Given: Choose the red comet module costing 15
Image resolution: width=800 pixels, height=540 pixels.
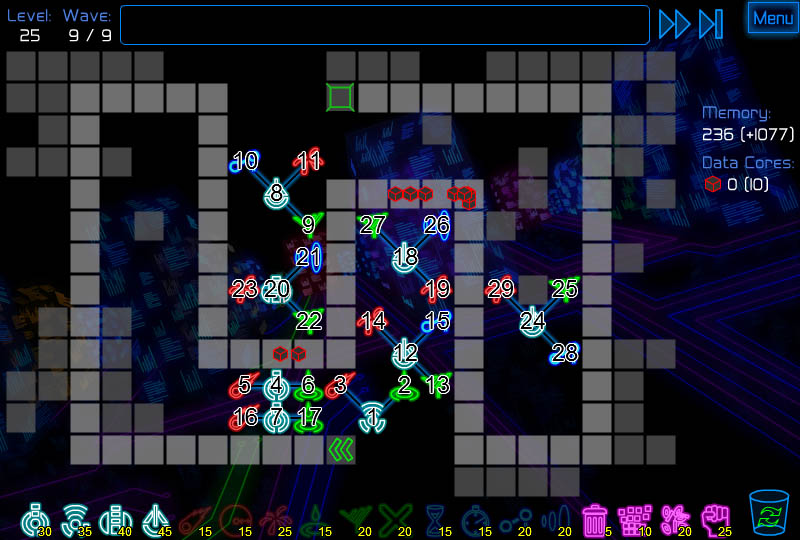Looking at the screenshot, I should [x=194, y=519].
